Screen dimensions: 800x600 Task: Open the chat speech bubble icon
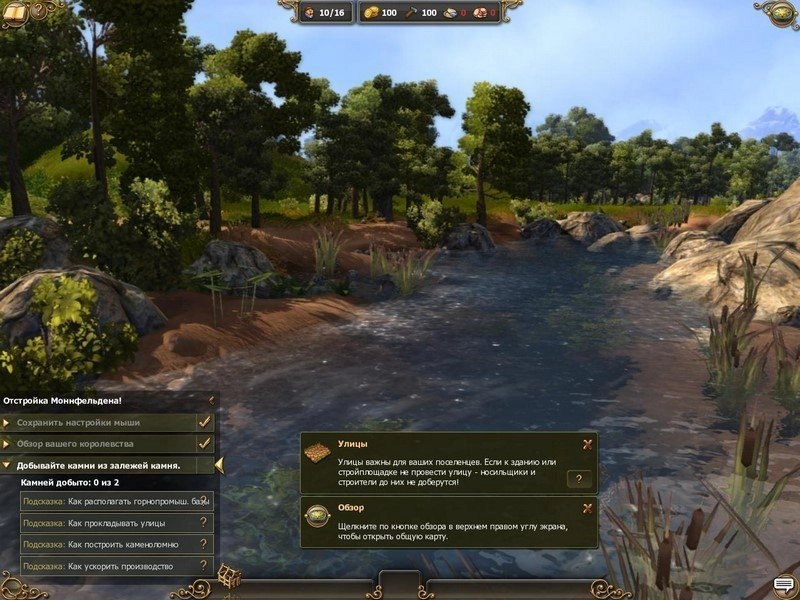pyautogui.click(x=783, y=583)
